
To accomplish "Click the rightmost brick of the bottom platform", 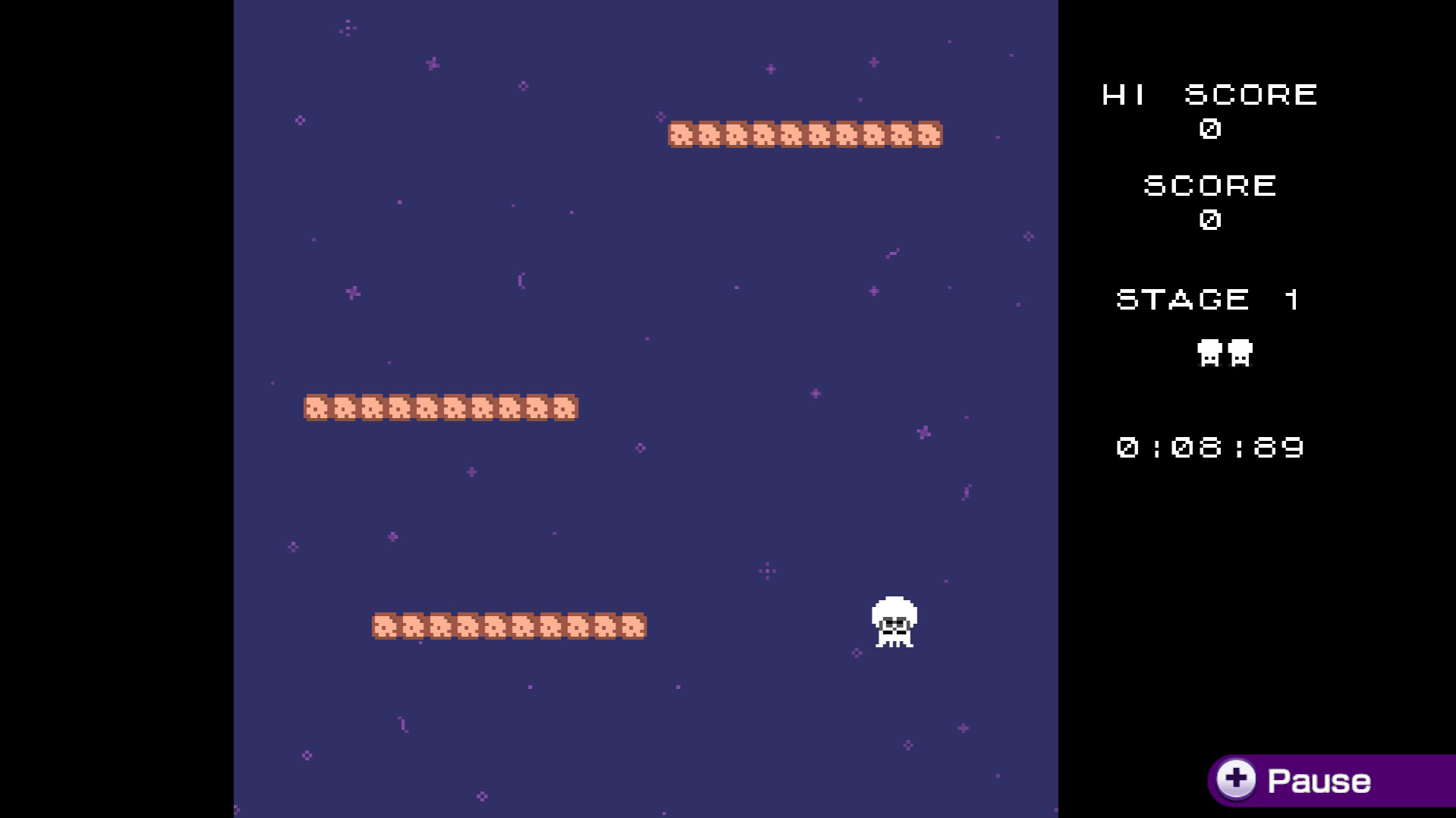I will click(634, 625).
